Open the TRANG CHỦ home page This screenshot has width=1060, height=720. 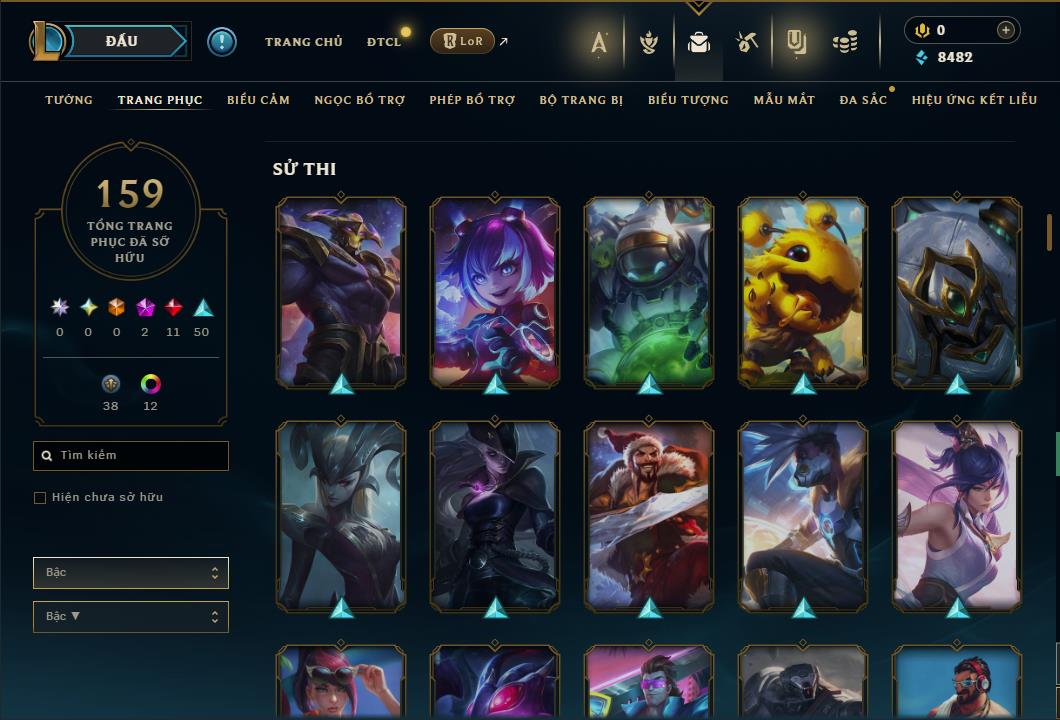tap(303, 42)
